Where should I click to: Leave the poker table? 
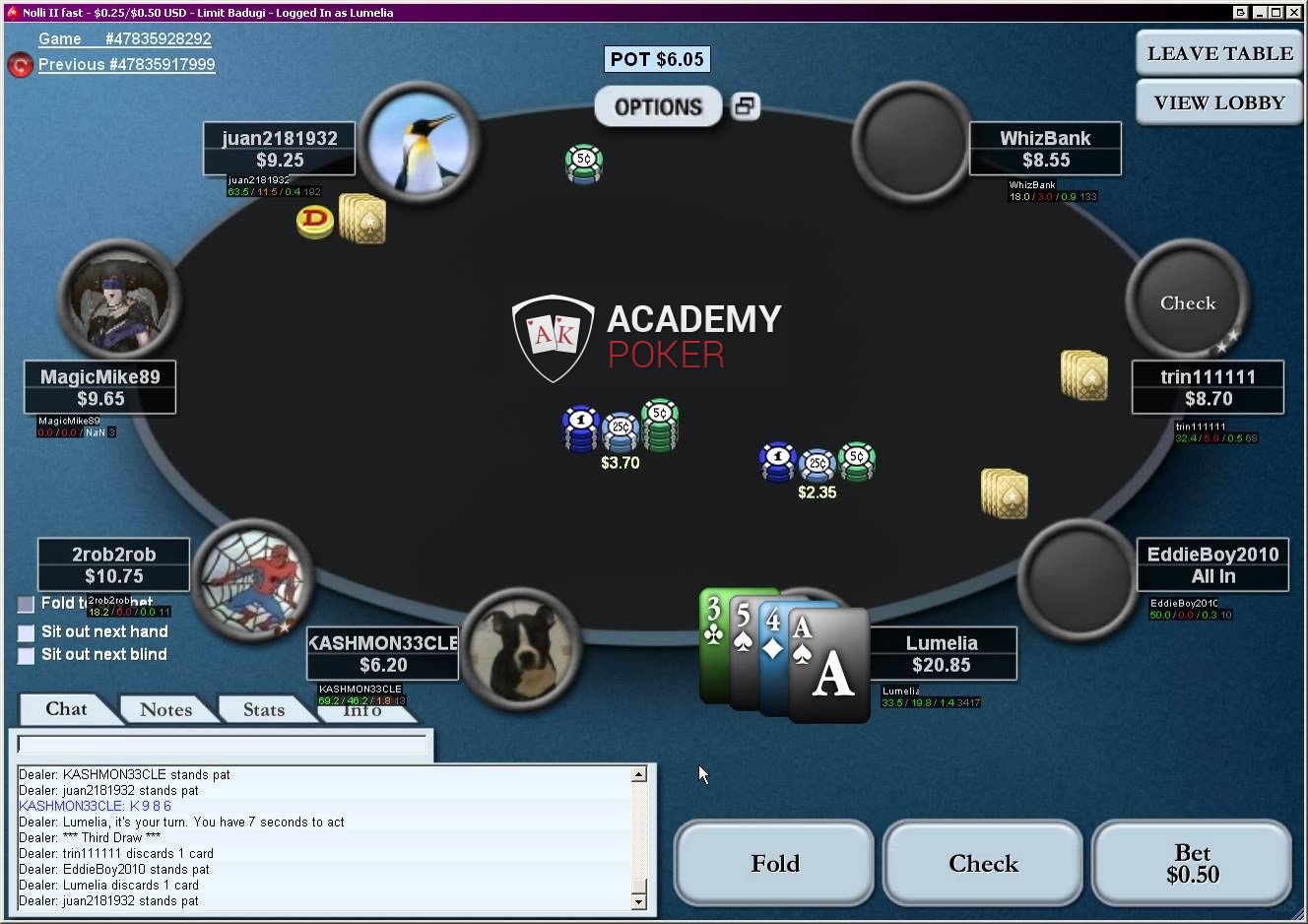pyautogui.click(x=1219, y=53)
